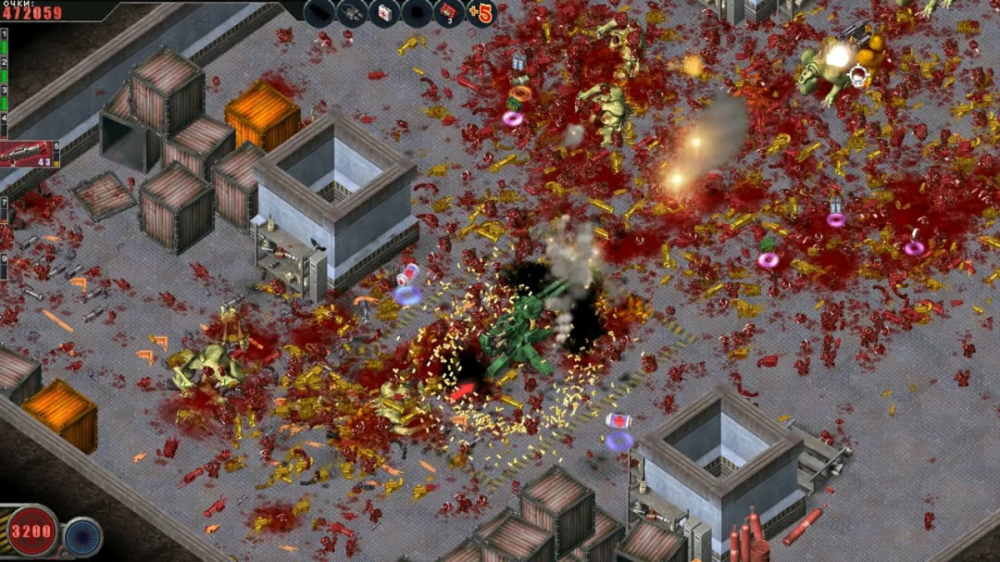
Task: Activate the flashlight item icon
Action: [x=319, y=13]
